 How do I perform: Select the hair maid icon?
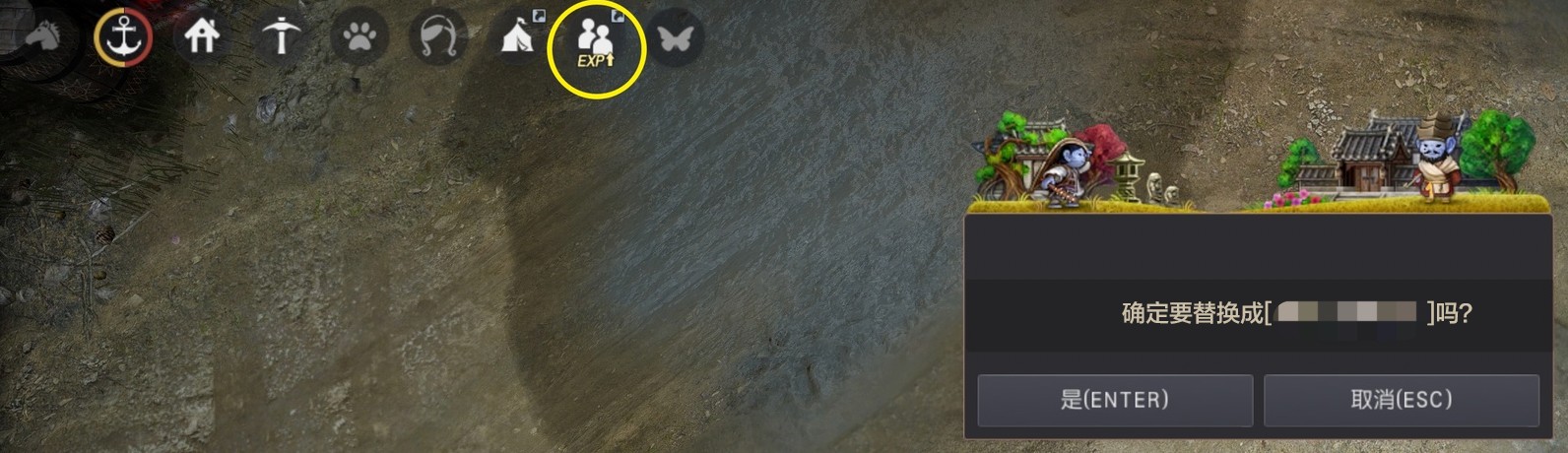click(x=438, y=38)
